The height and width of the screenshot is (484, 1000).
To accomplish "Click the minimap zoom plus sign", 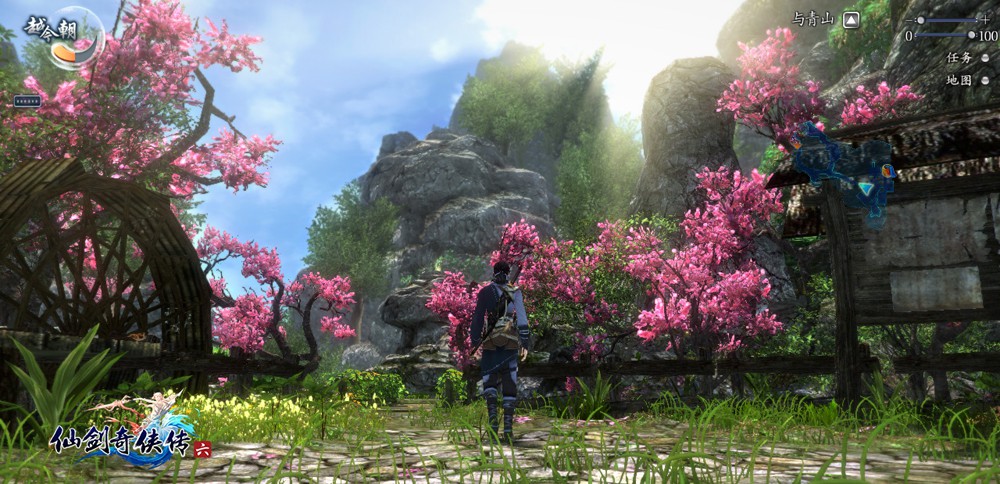I will (985, 20).
